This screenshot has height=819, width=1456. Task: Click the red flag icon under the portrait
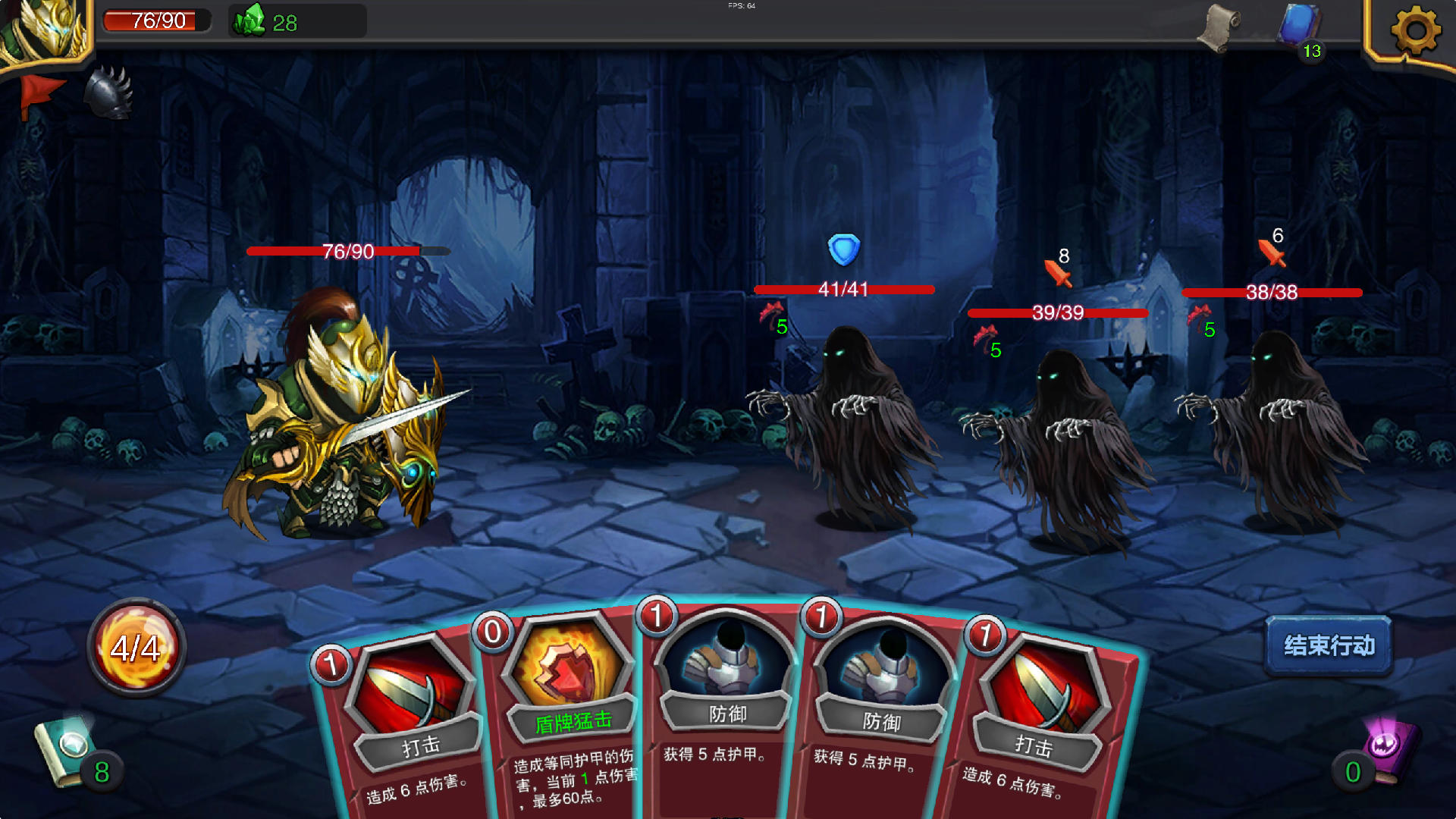pyautogui.click(x=42, y=91)
